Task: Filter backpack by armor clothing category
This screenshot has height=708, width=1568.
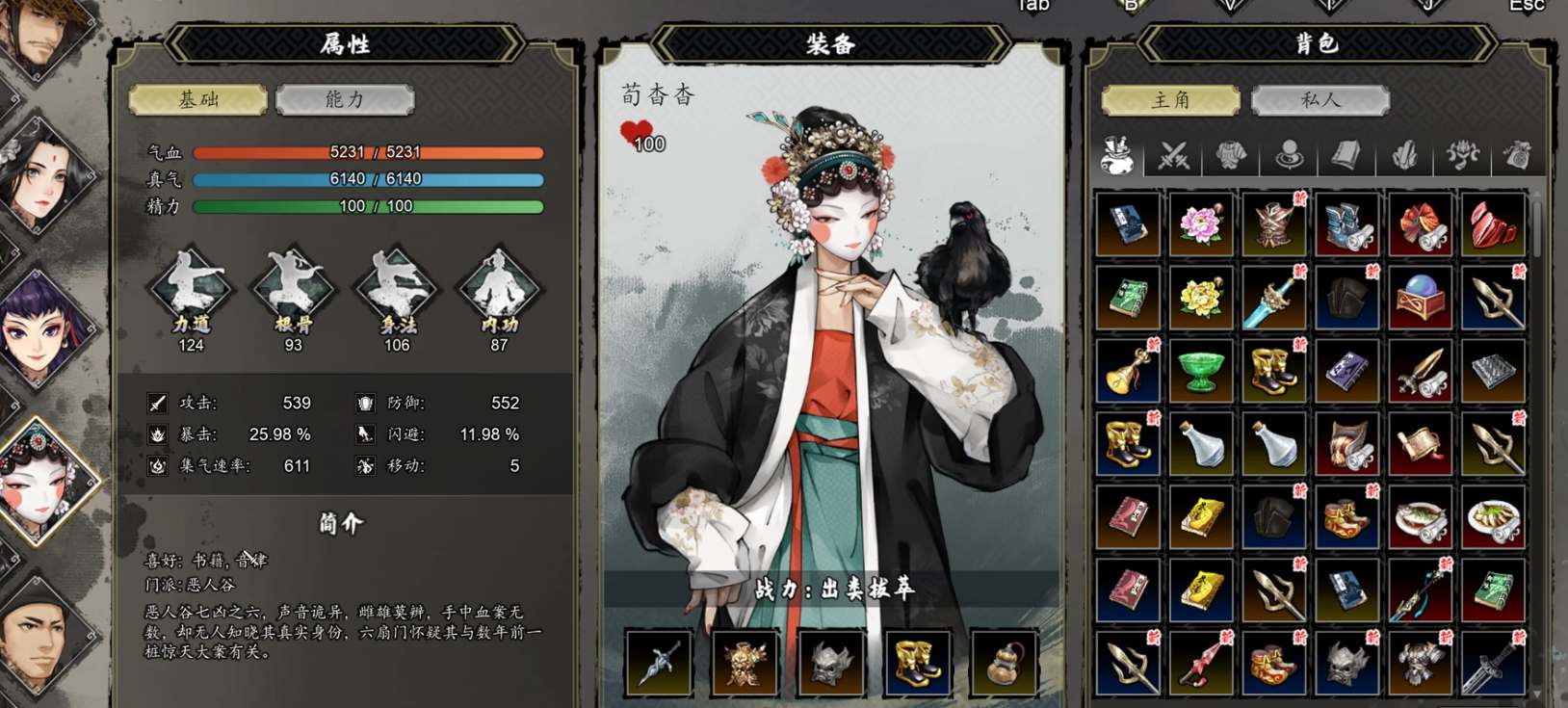Action: (x=1231, y=155)
